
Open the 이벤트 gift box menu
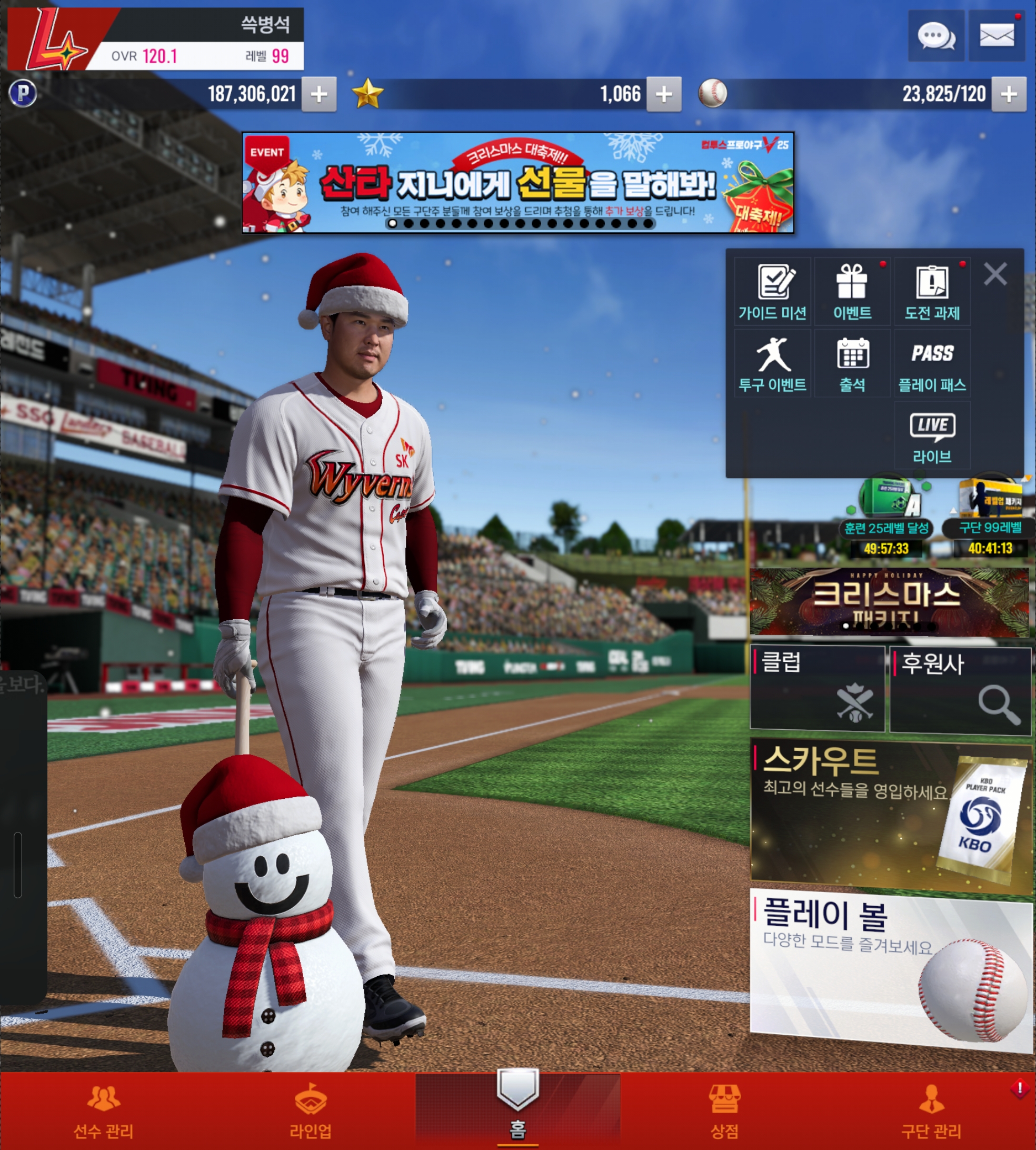tap(852, 292)
